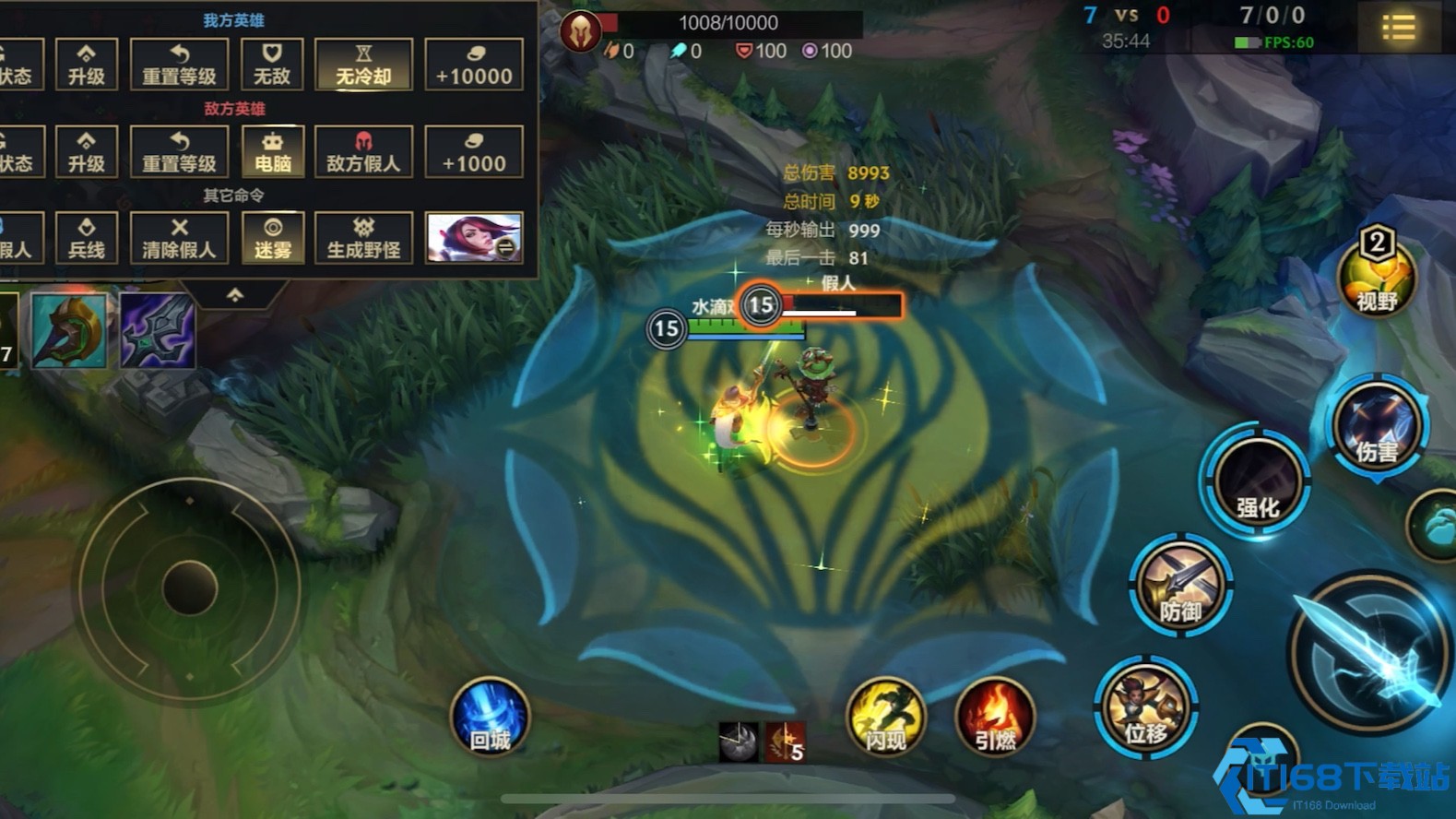Open the top-right hamburger menu

pos(1398,28)
